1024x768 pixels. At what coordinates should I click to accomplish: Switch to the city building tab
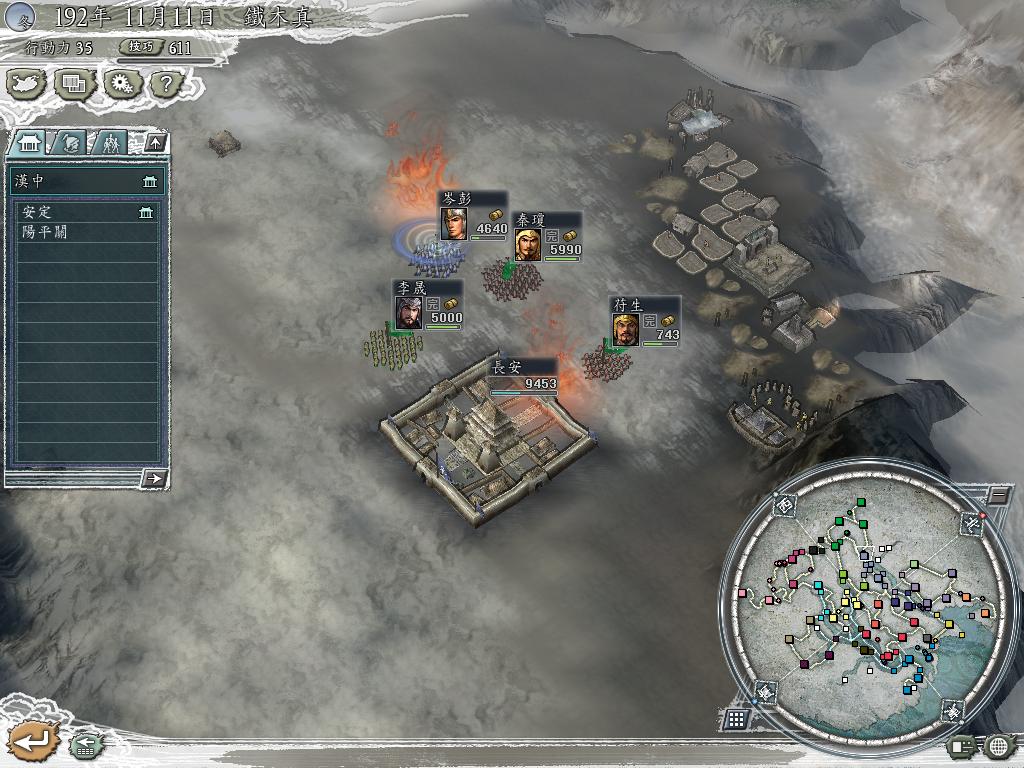point(28,144)
